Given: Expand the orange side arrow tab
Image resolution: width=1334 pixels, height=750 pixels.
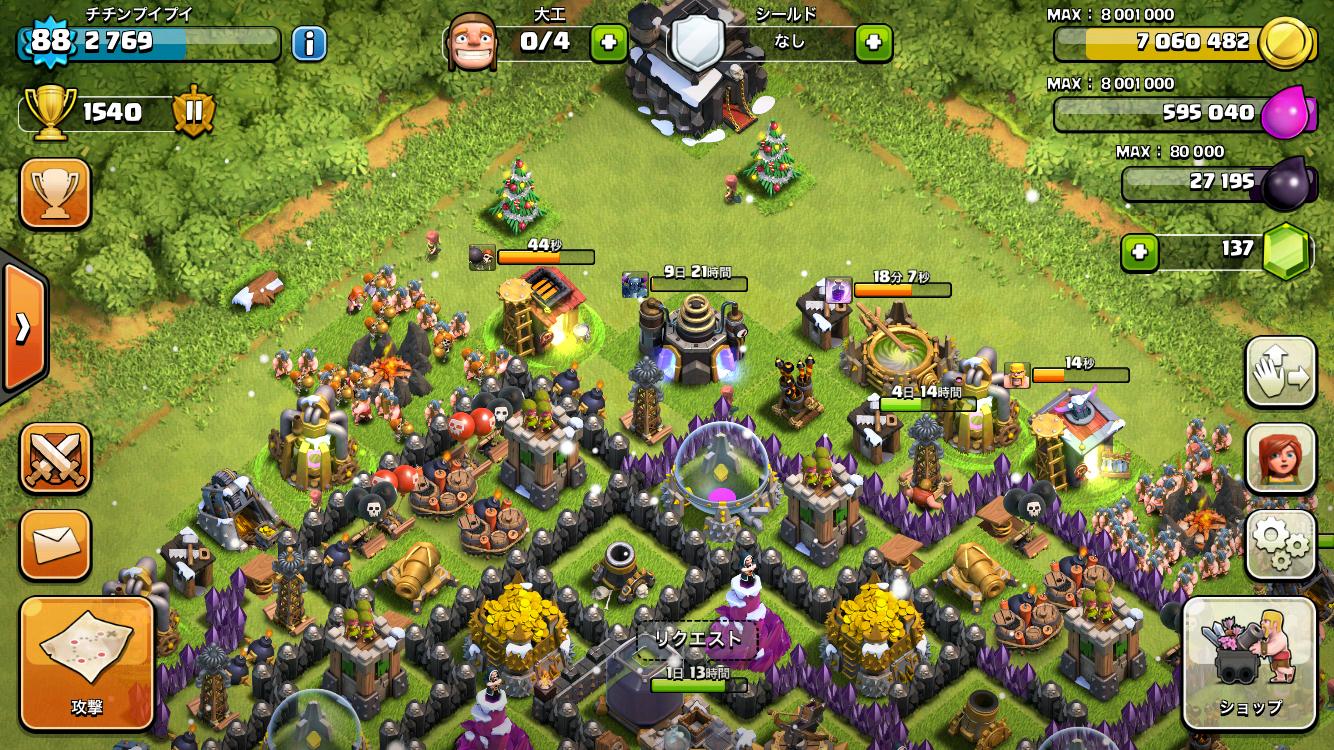Looking at the screenshot, I should pos(22,327).
